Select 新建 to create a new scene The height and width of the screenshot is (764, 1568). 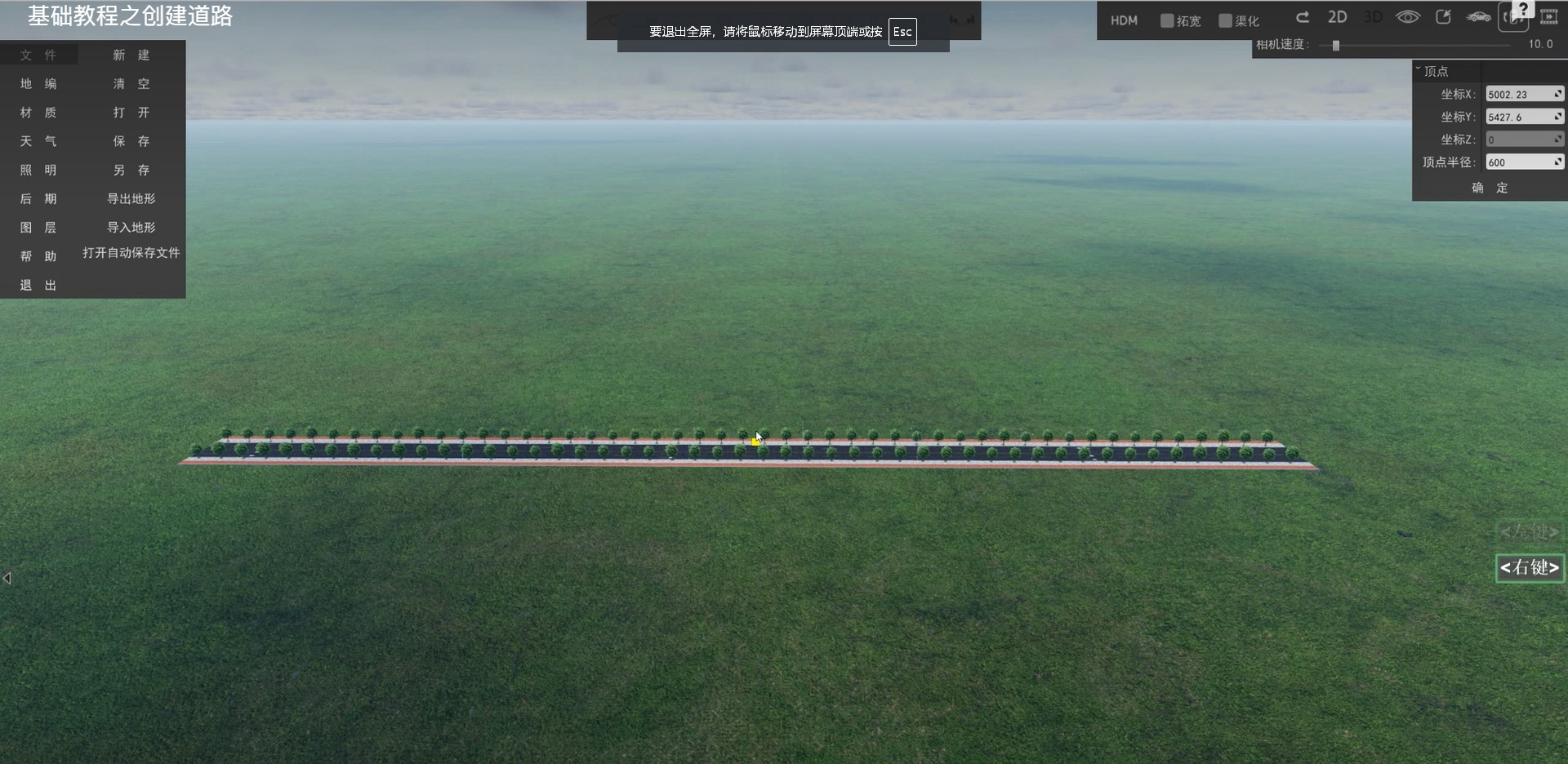[x=131, y=55]
